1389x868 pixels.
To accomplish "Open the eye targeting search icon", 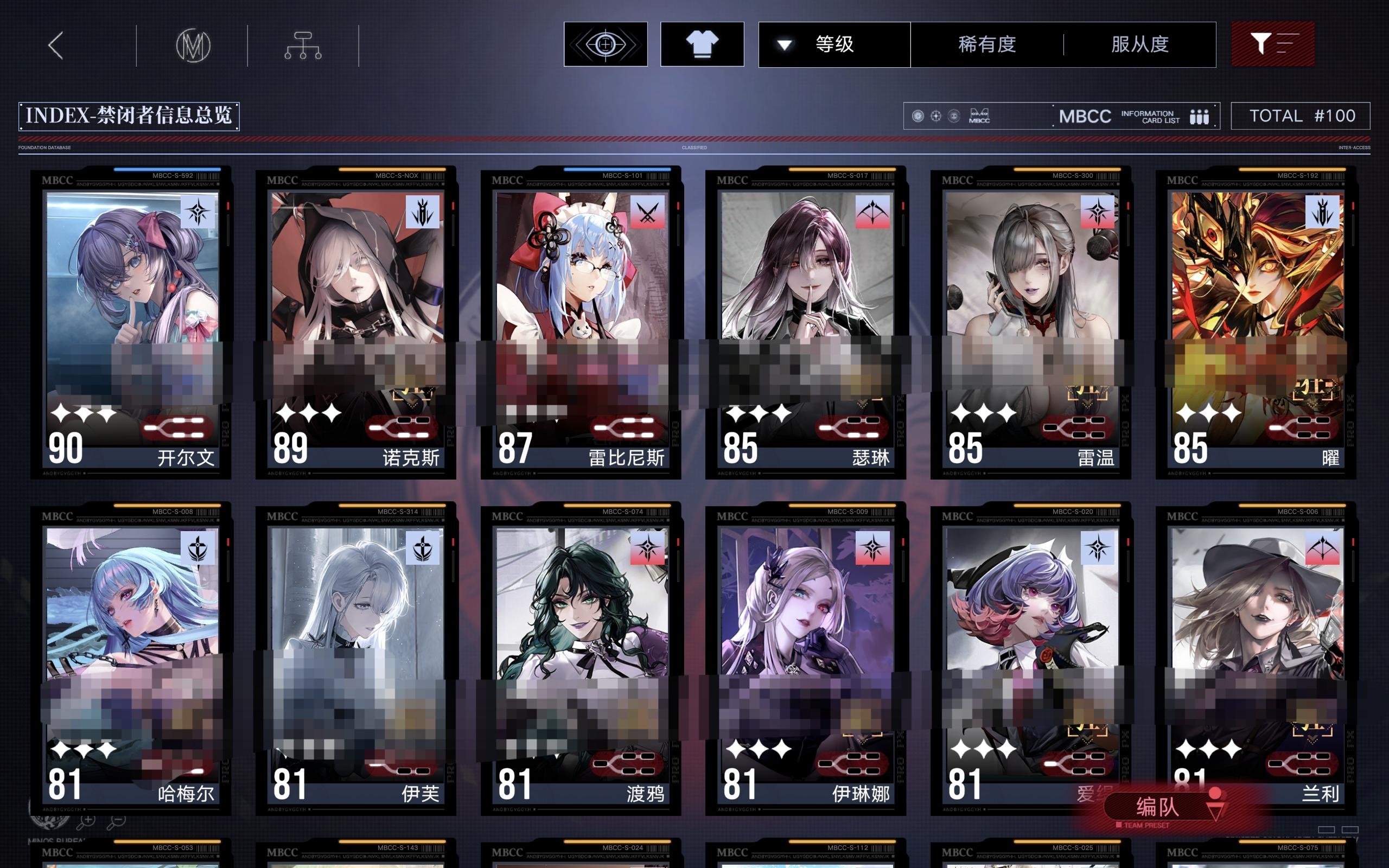I will (606, 43).
